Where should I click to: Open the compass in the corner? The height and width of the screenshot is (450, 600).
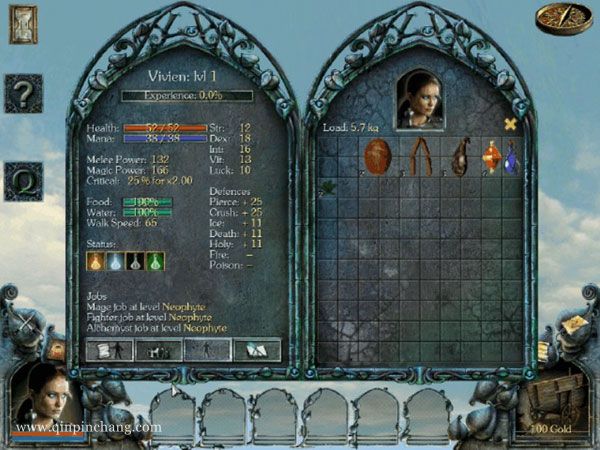[x=563, y=18]
